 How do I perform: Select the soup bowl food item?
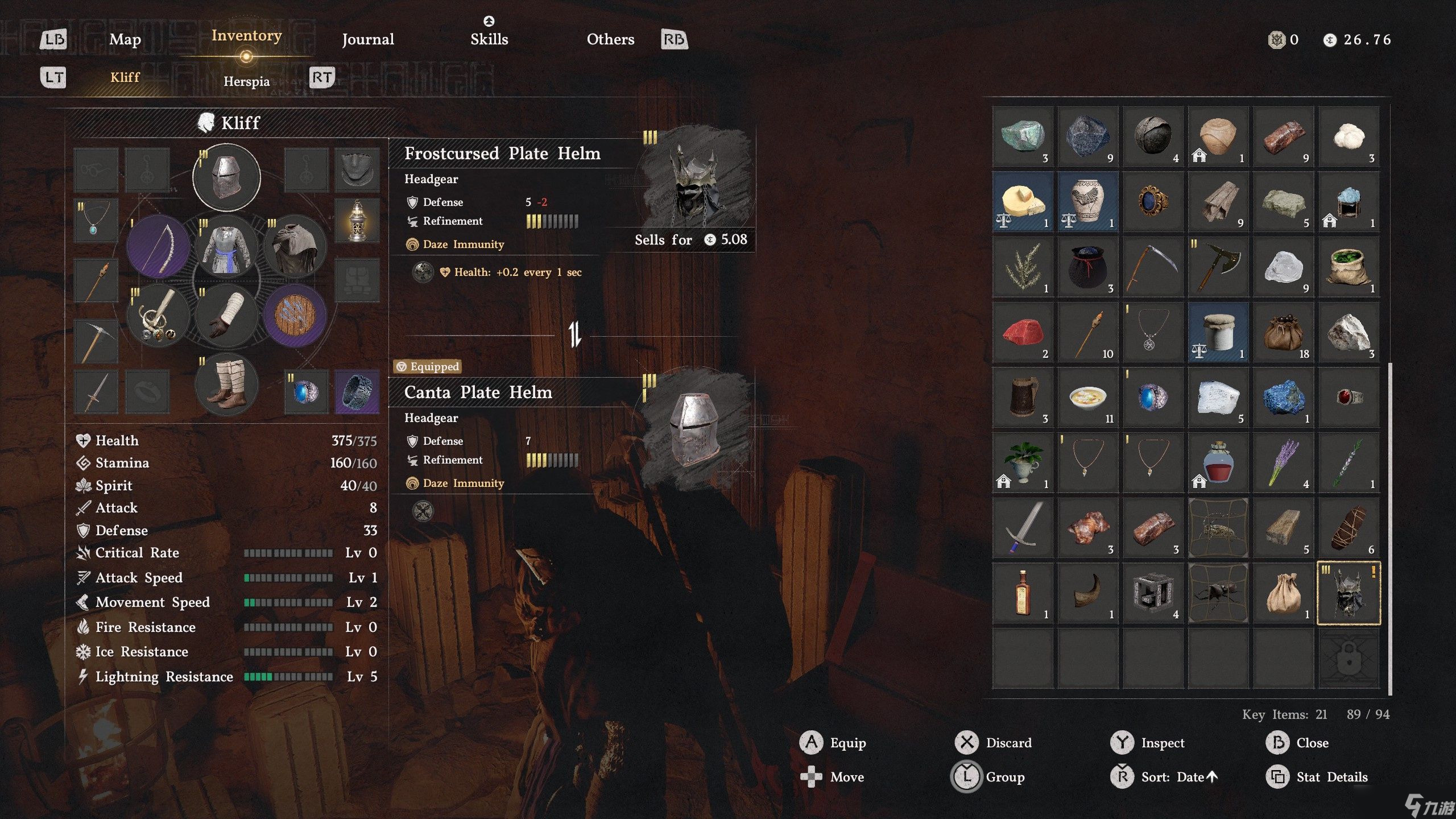click(1087, 397)
